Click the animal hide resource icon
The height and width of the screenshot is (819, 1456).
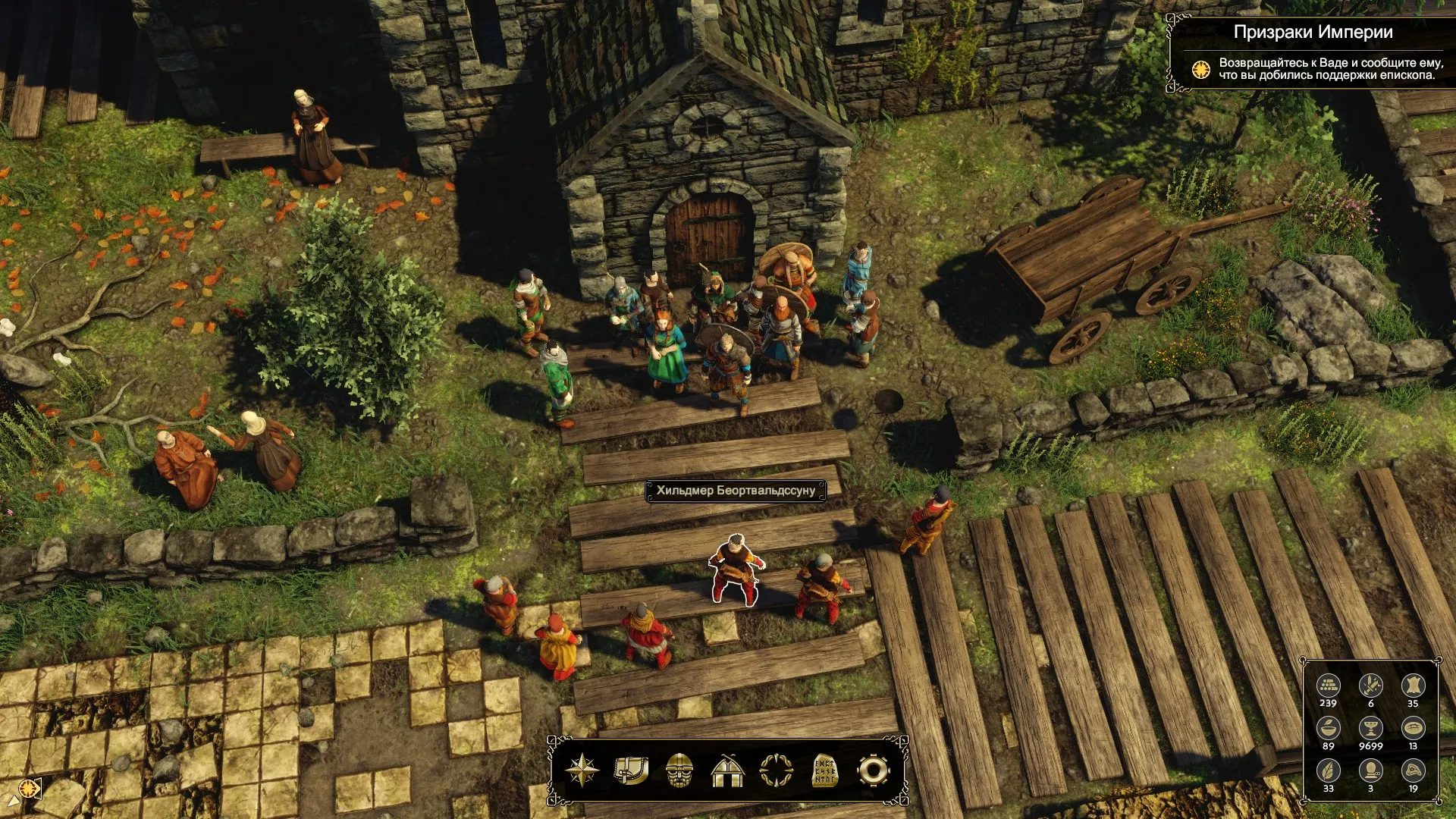1413,686
